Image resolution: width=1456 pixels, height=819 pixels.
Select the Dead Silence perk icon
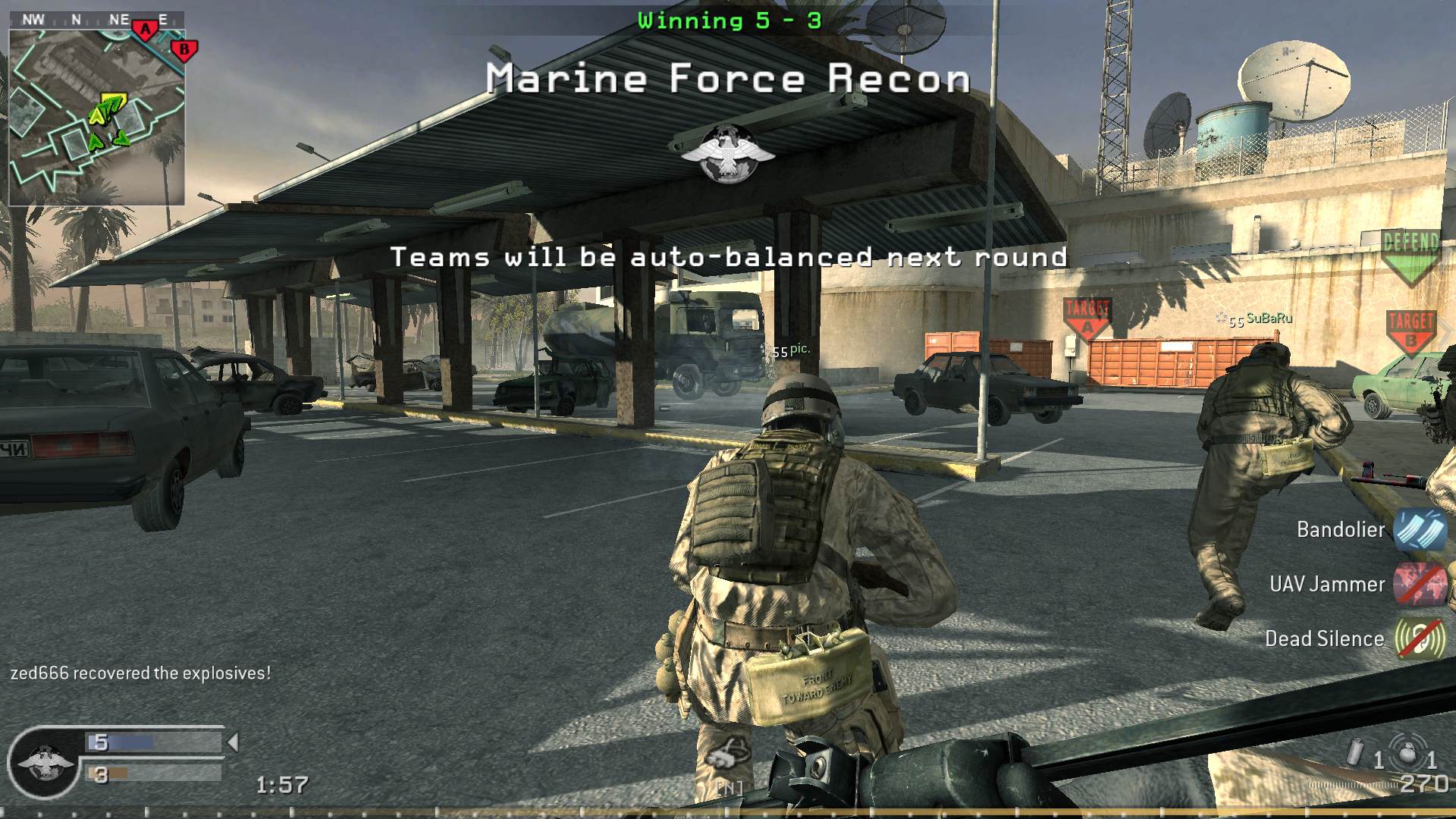pos(1422,639)
